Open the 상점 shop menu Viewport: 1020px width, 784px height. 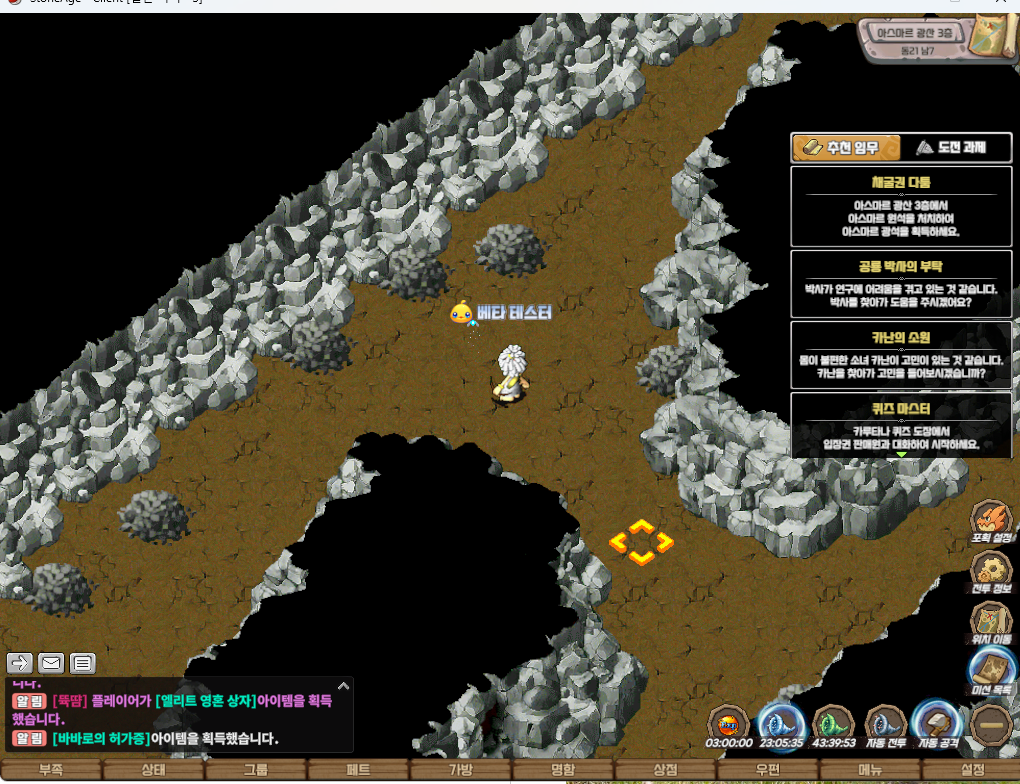(x=665, y=770)
